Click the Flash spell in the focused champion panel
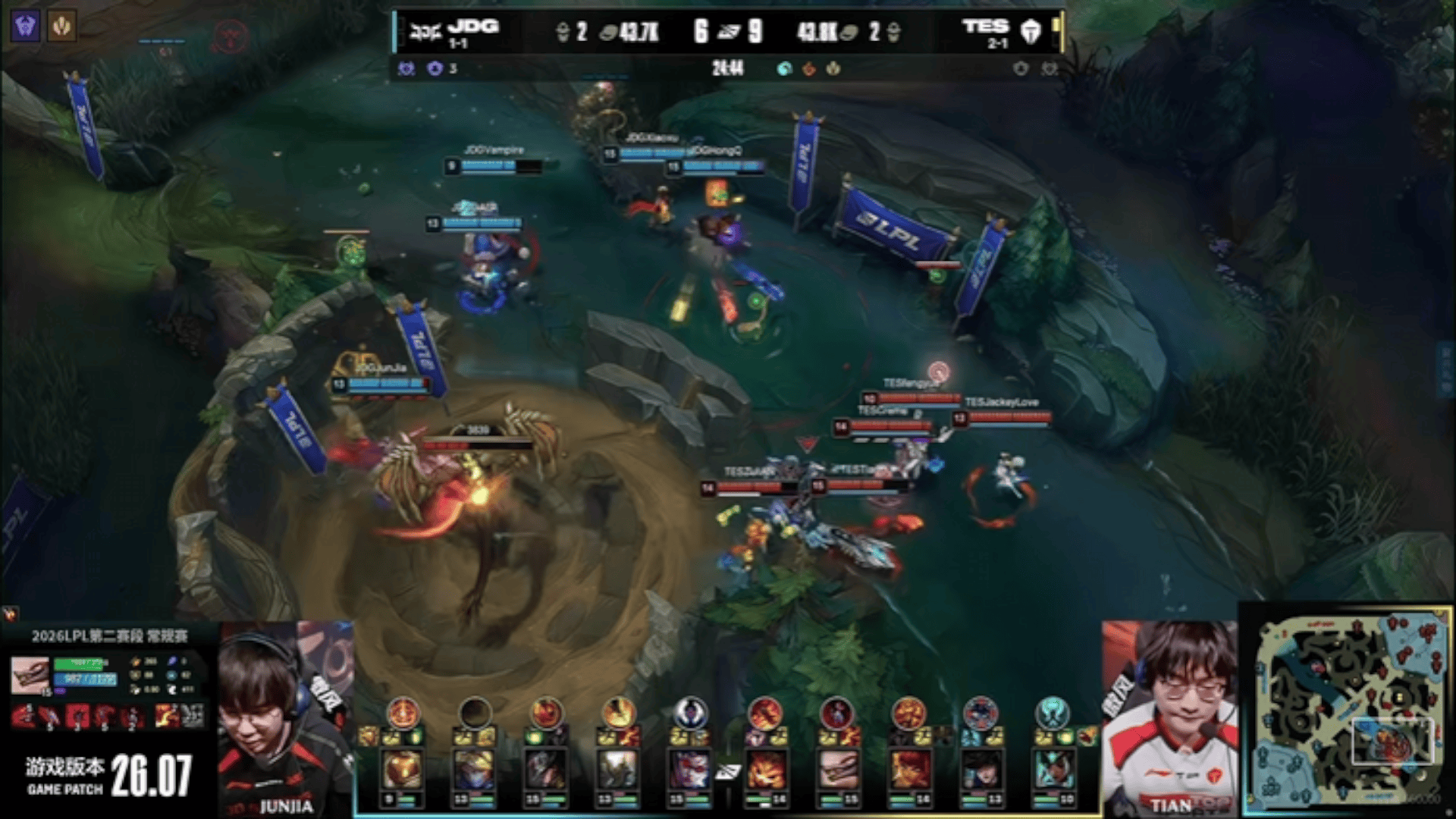This screenshot has width=1456, height=819. [x=167, y=715]
